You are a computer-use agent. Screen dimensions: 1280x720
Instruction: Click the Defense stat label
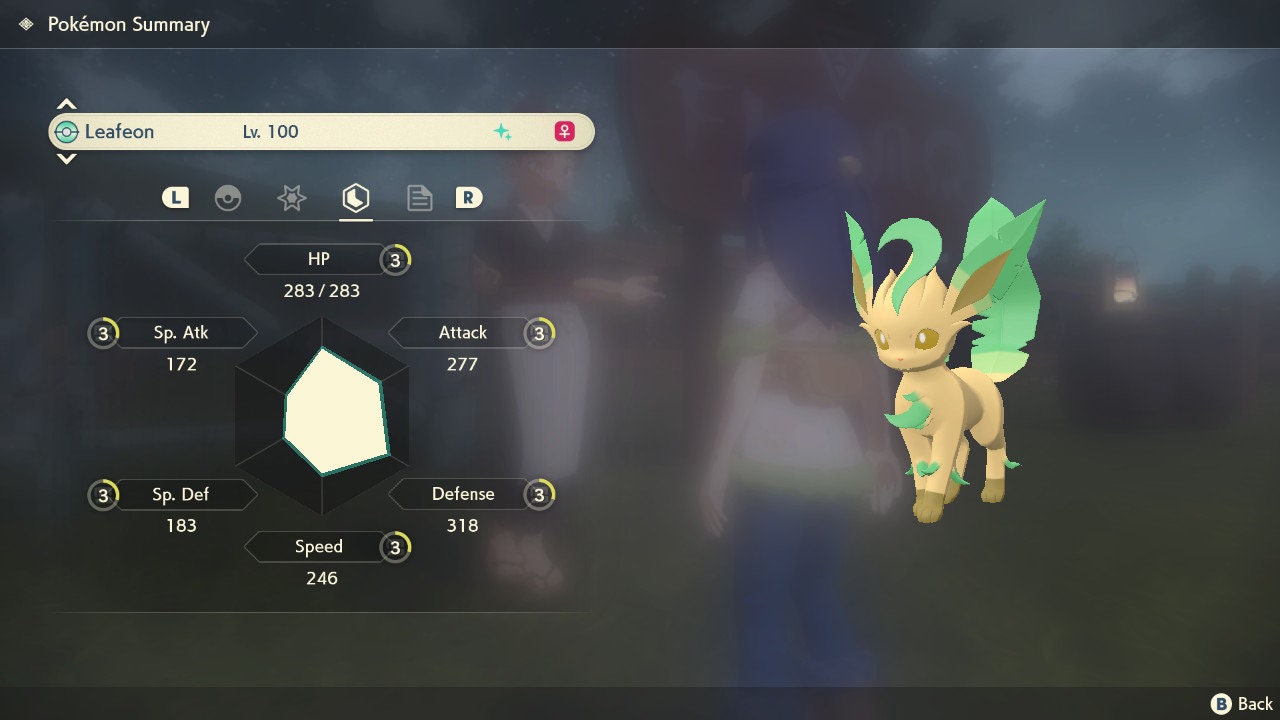(462, 494)
